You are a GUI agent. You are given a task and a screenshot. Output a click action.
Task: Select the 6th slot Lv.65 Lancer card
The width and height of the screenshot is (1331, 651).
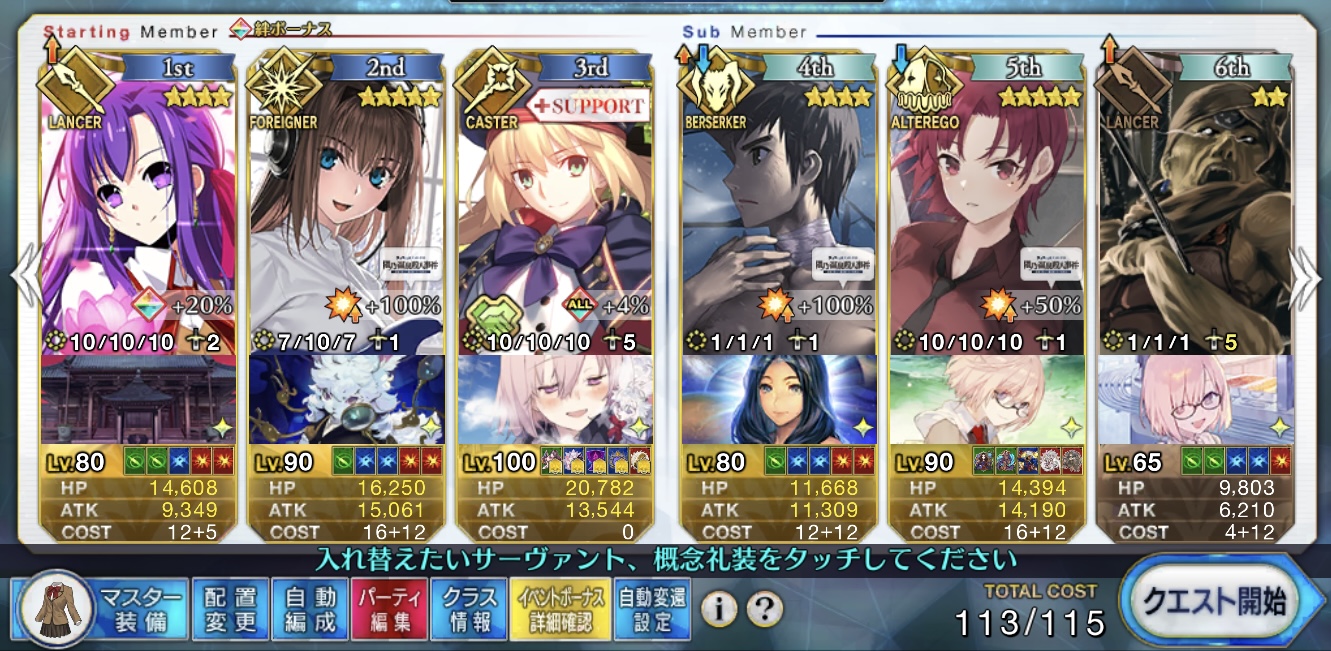[1194, 200]
